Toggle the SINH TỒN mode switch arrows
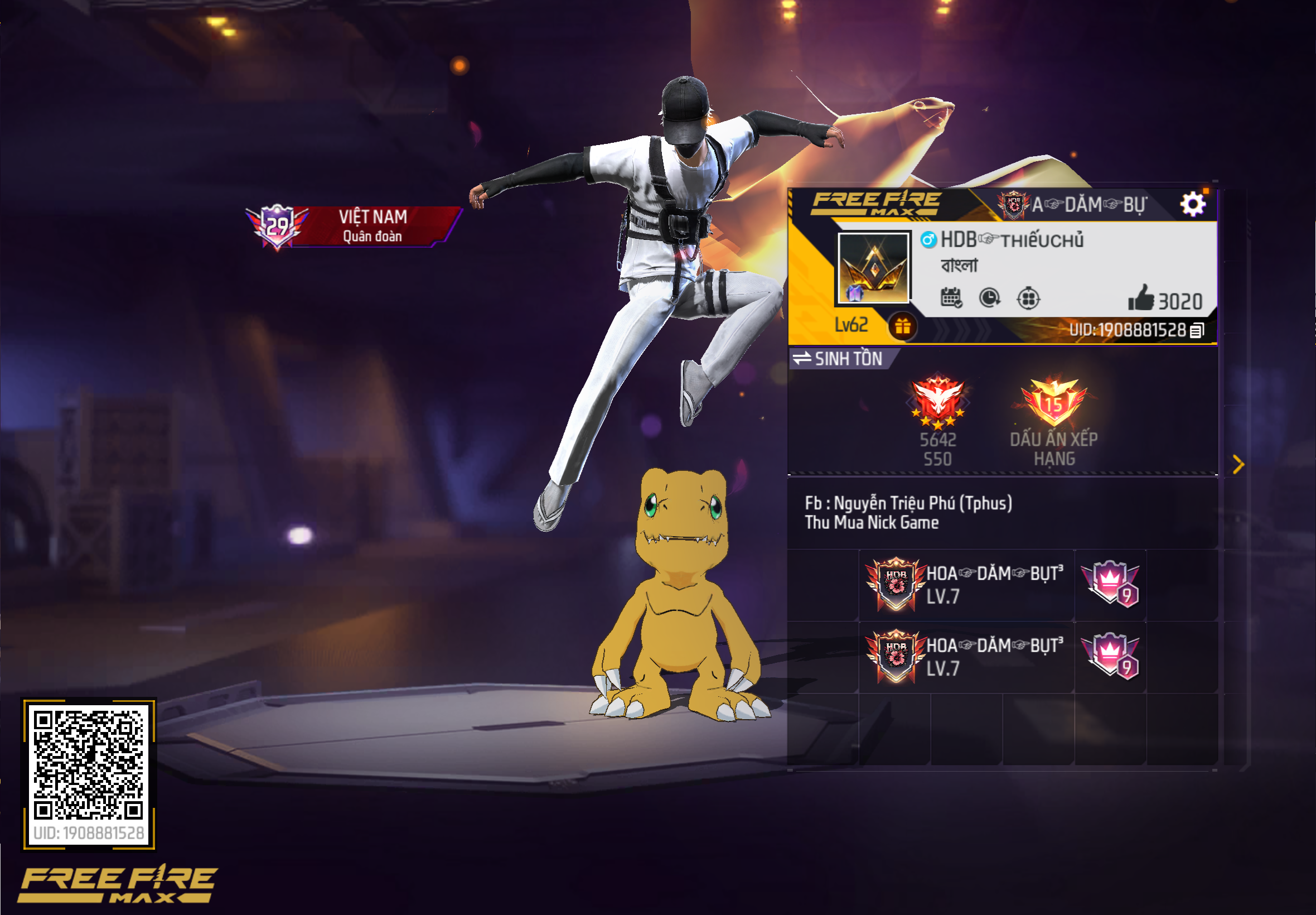The width and height of the screenshot is (1316, 915). click(802, 359)
